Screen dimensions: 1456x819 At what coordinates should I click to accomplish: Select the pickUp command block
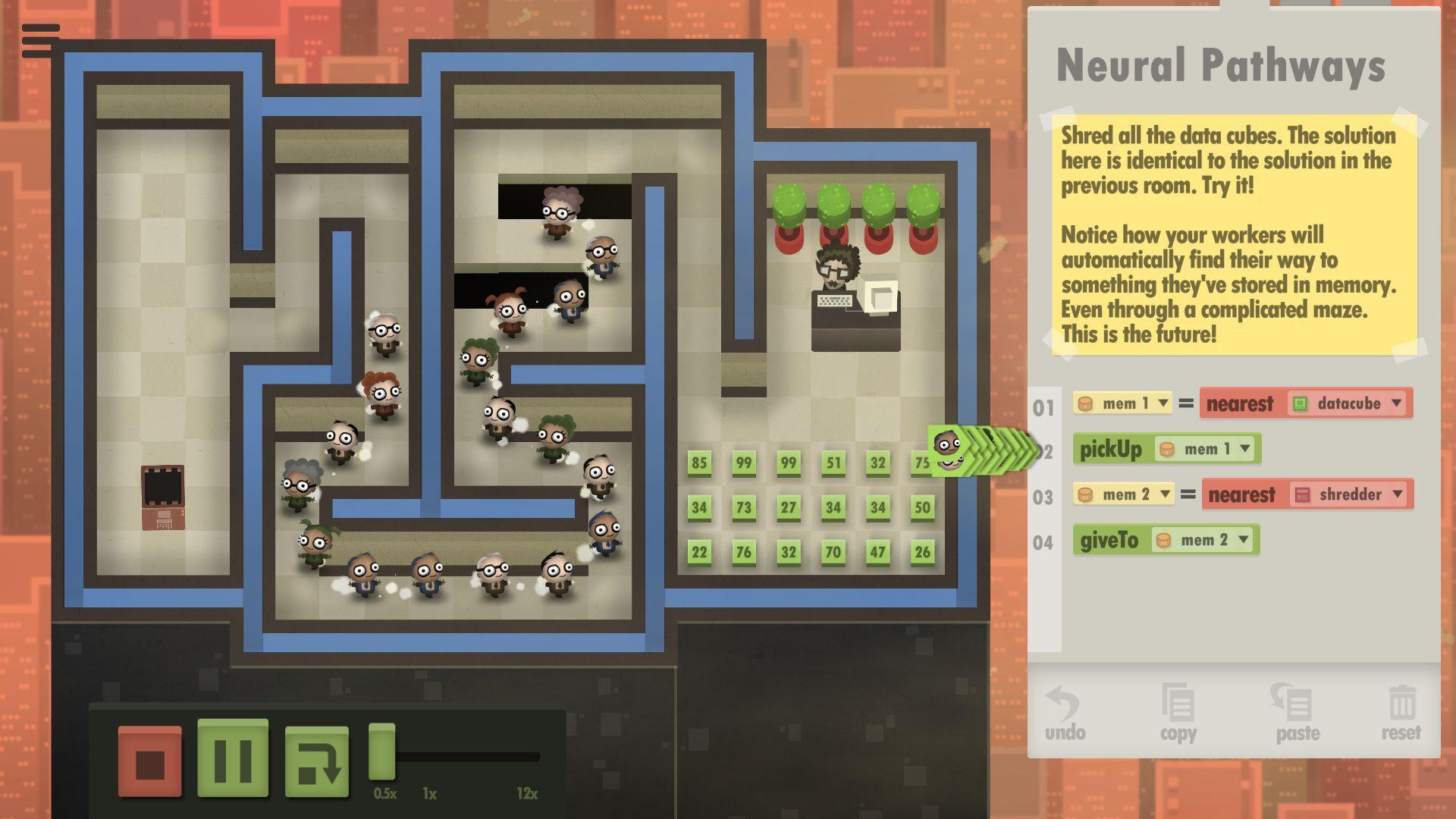coord(1110,449)
